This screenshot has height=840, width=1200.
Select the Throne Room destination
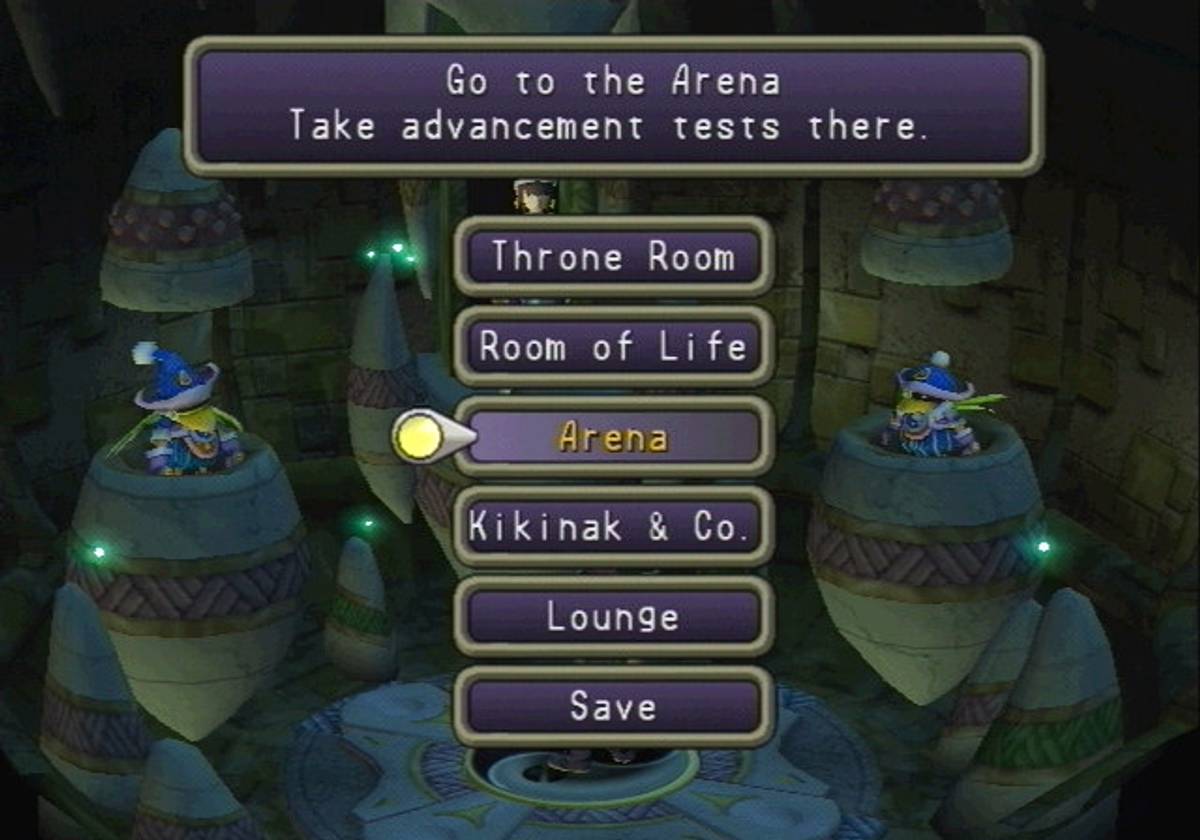(x=613, y=257)
